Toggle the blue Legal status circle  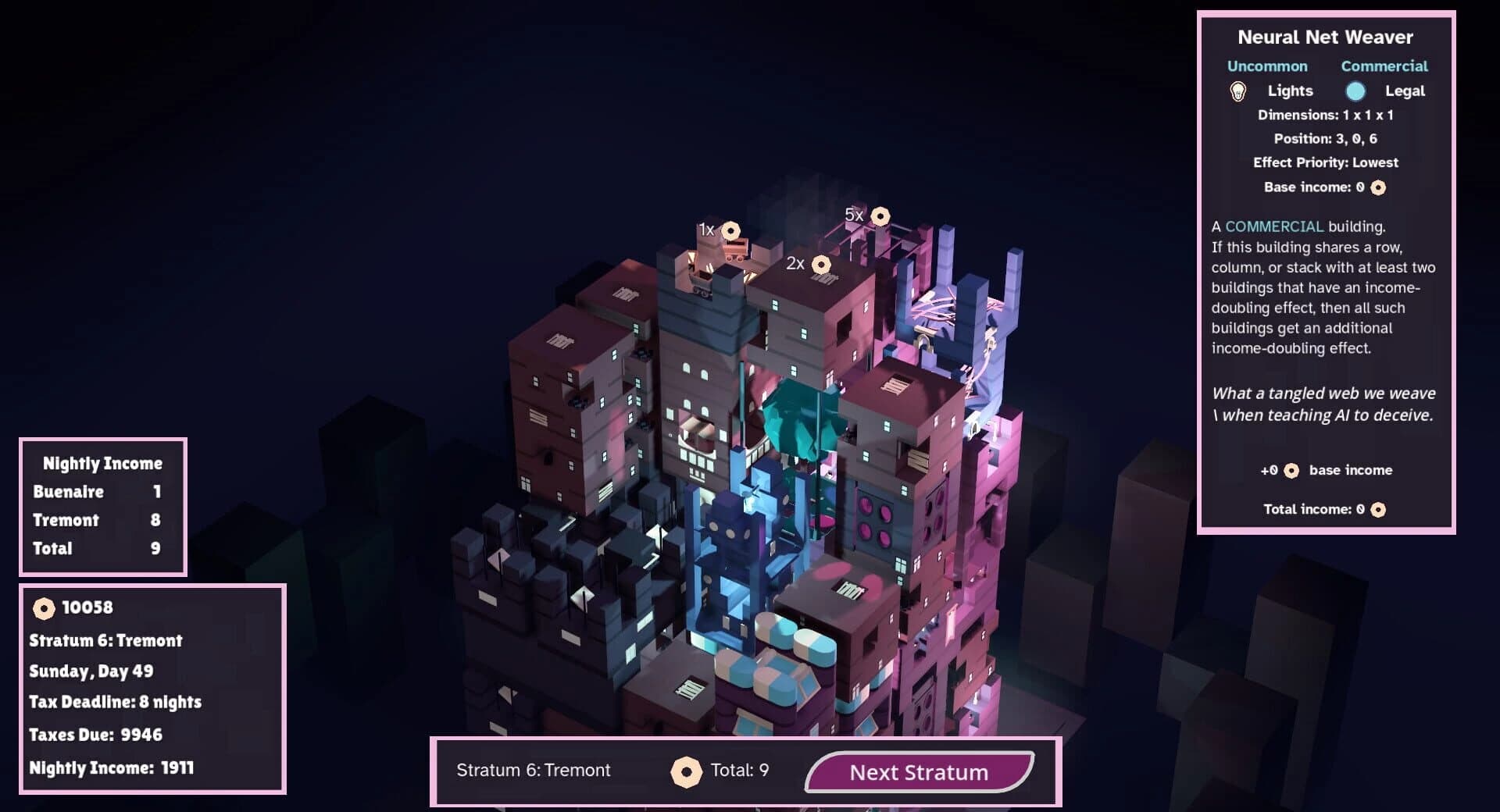click(x=1357, y=91)
